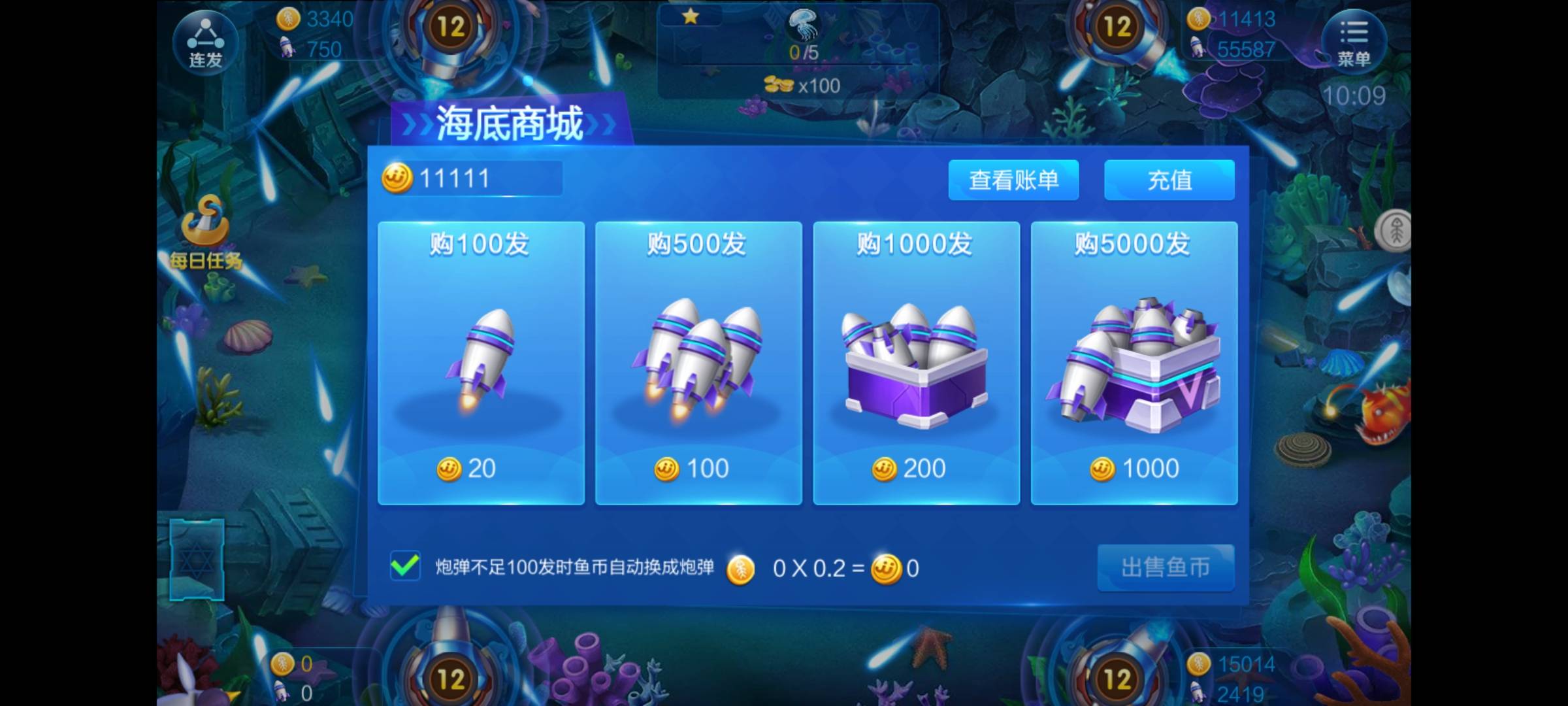Select the 购5000发 shop card
The image size is (1568, 706).
click(1134, 366)
